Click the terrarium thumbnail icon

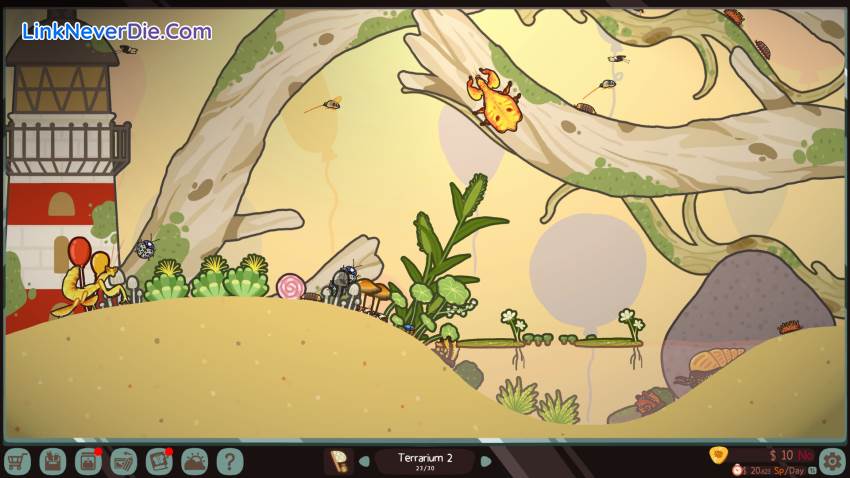[x=339, y=461]
